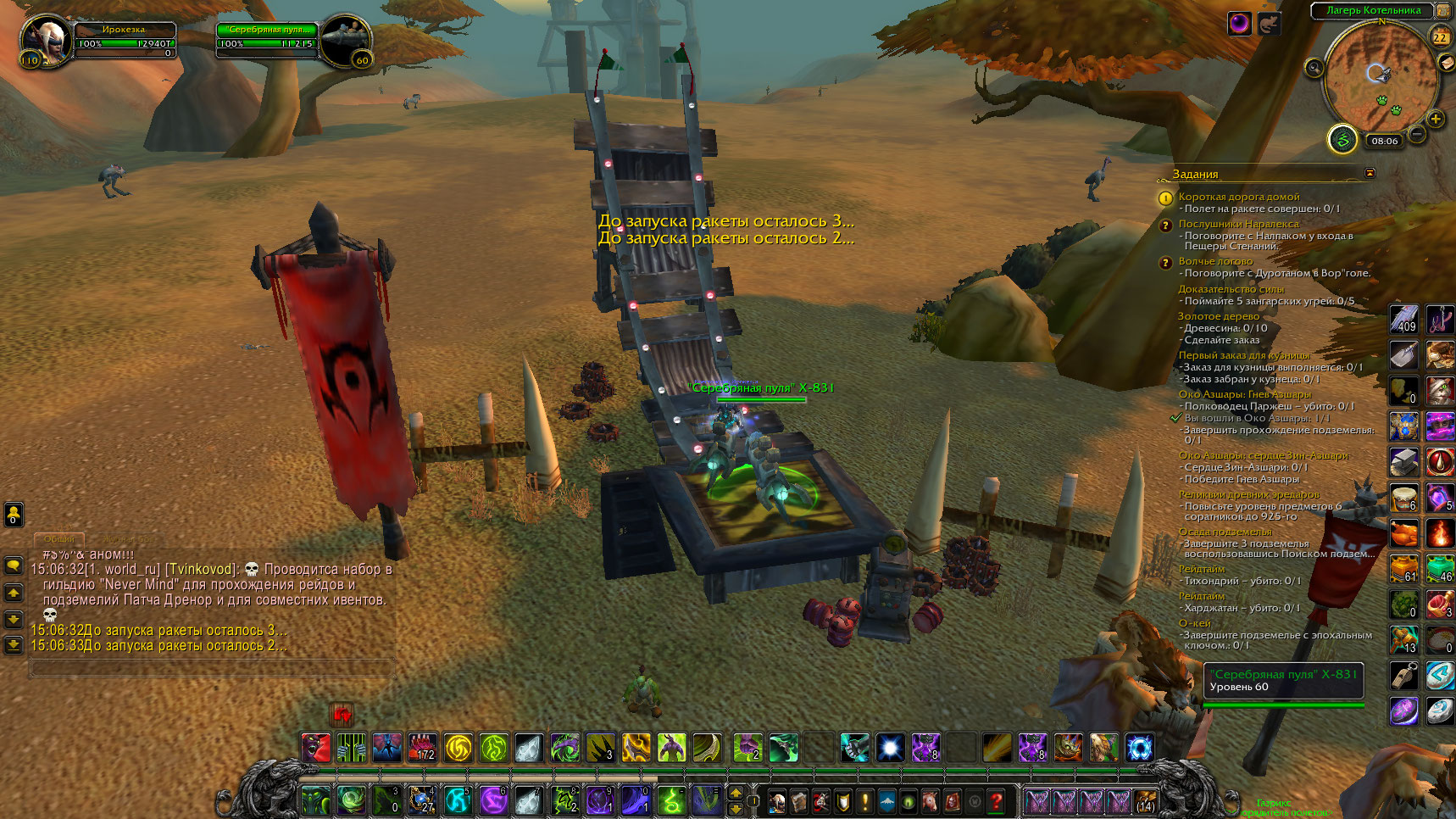
Task: Open the calendar showing day 22
Action: (1441, 37)
